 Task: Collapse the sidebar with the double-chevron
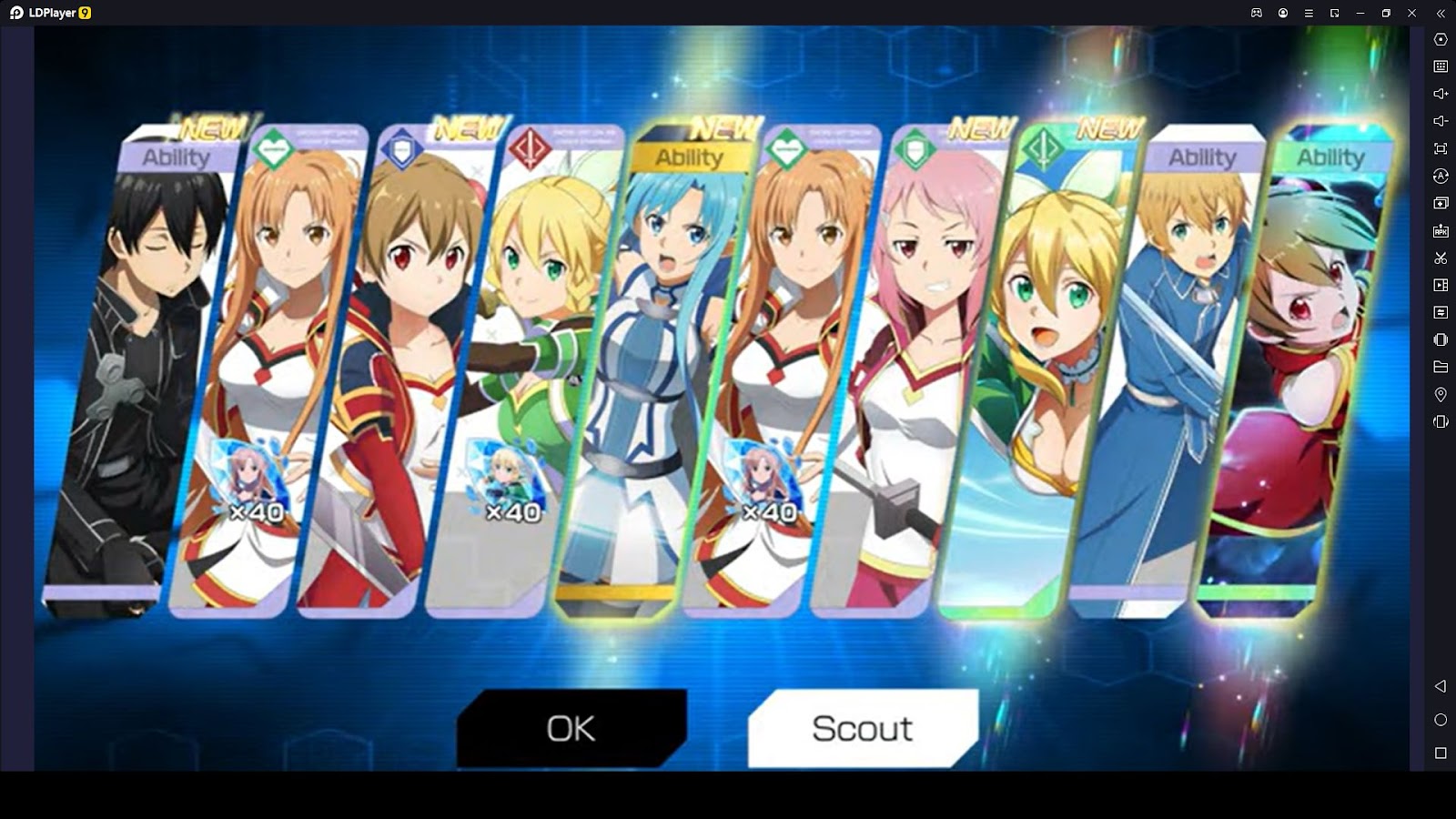(1441, 13)
